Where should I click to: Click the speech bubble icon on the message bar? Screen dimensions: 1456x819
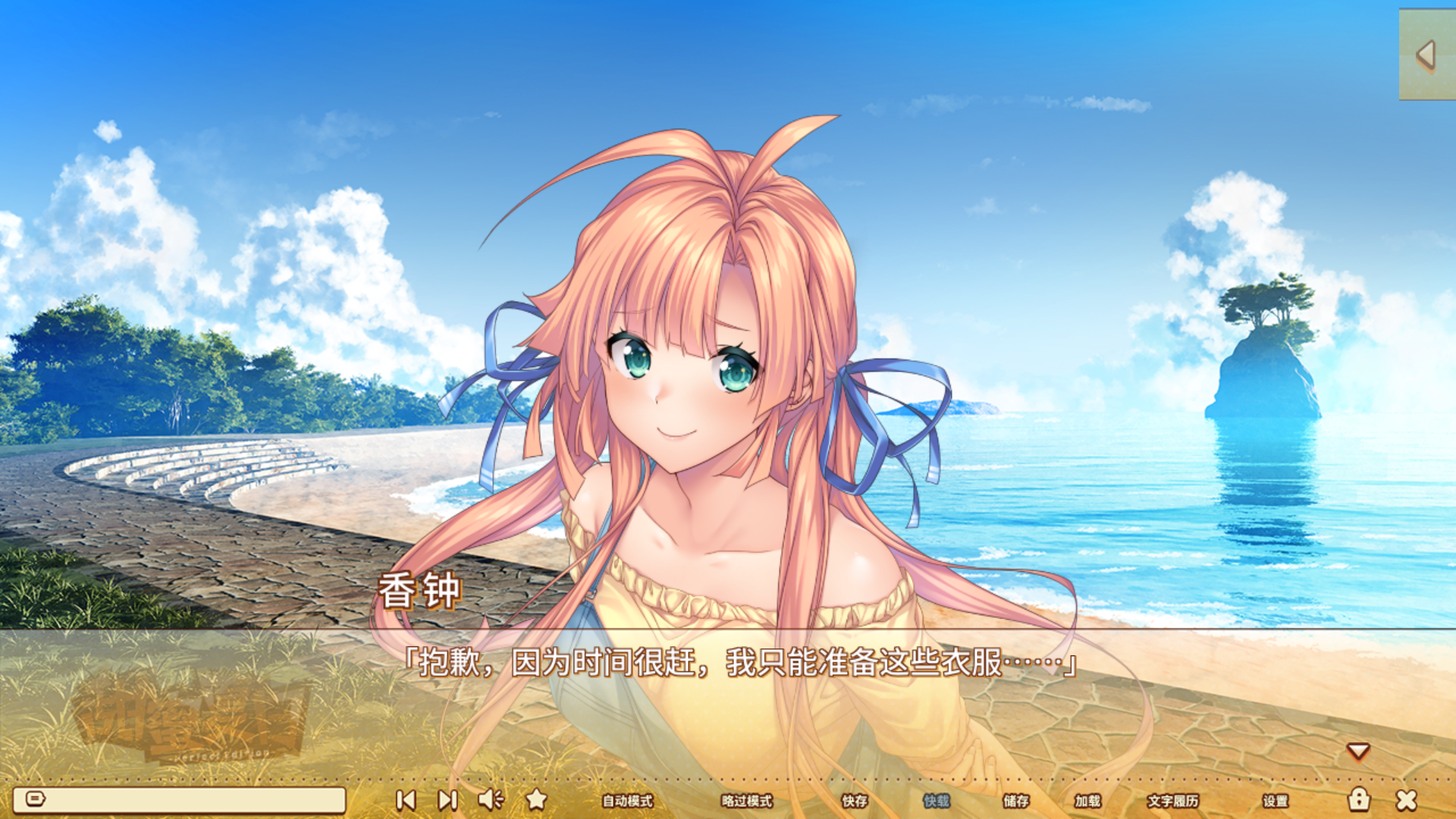point(37,799)
